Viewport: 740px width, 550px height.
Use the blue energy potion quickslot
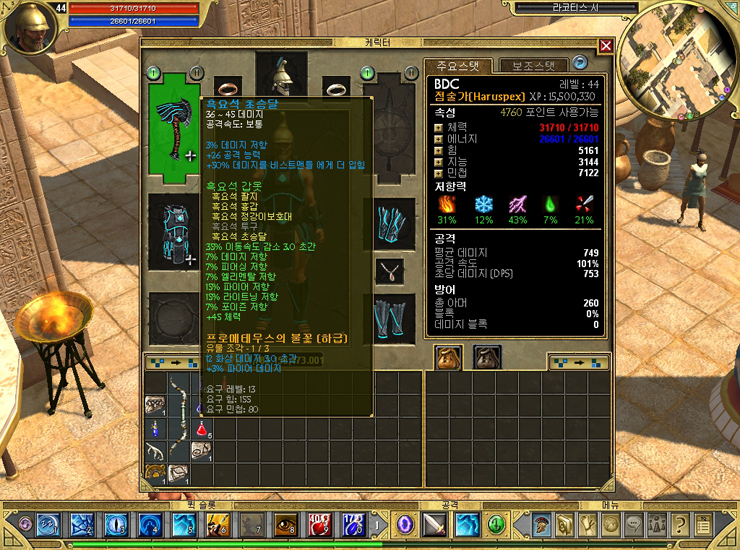tap(353, 524)
